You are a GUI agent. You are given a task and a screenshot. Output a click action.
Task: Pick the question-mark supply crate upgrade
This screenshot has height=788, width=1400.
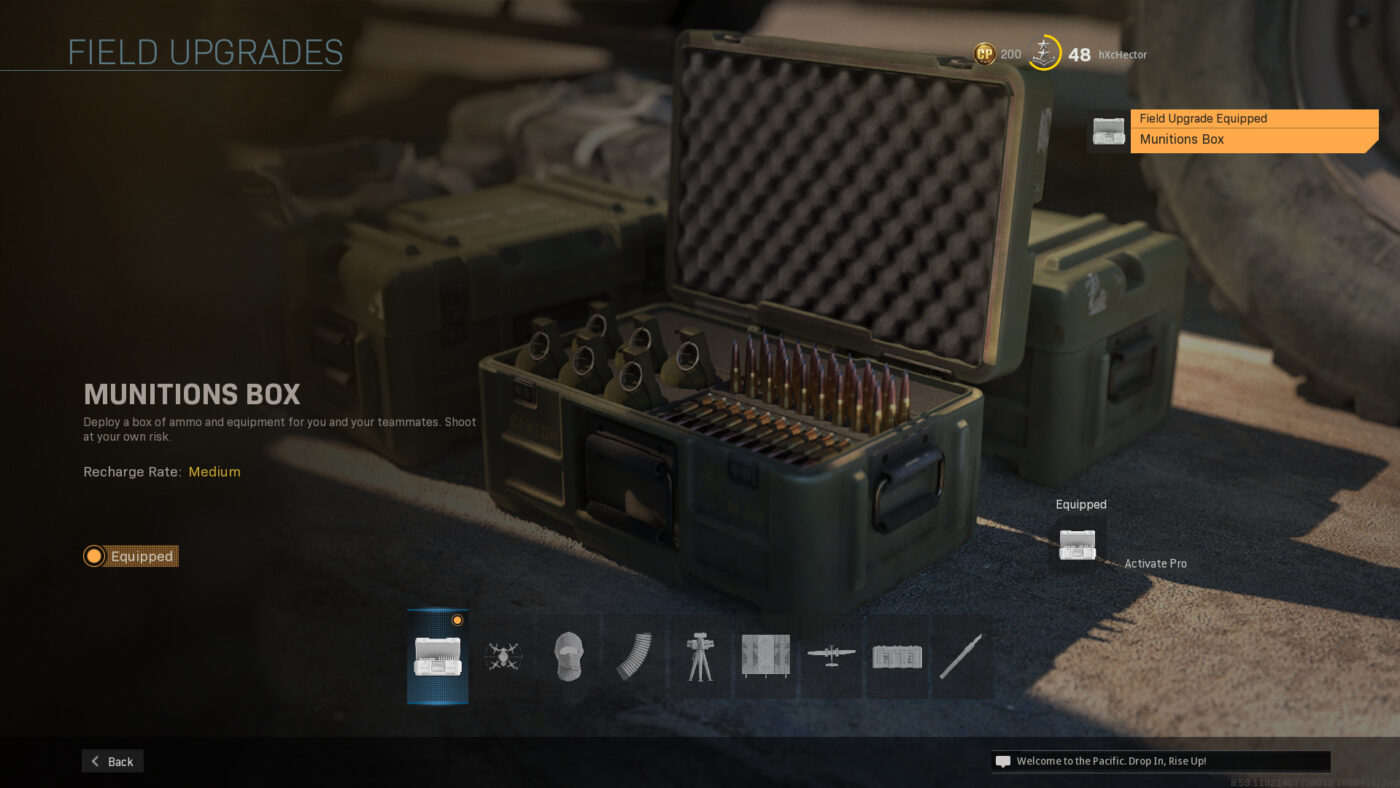coord(896,657)
